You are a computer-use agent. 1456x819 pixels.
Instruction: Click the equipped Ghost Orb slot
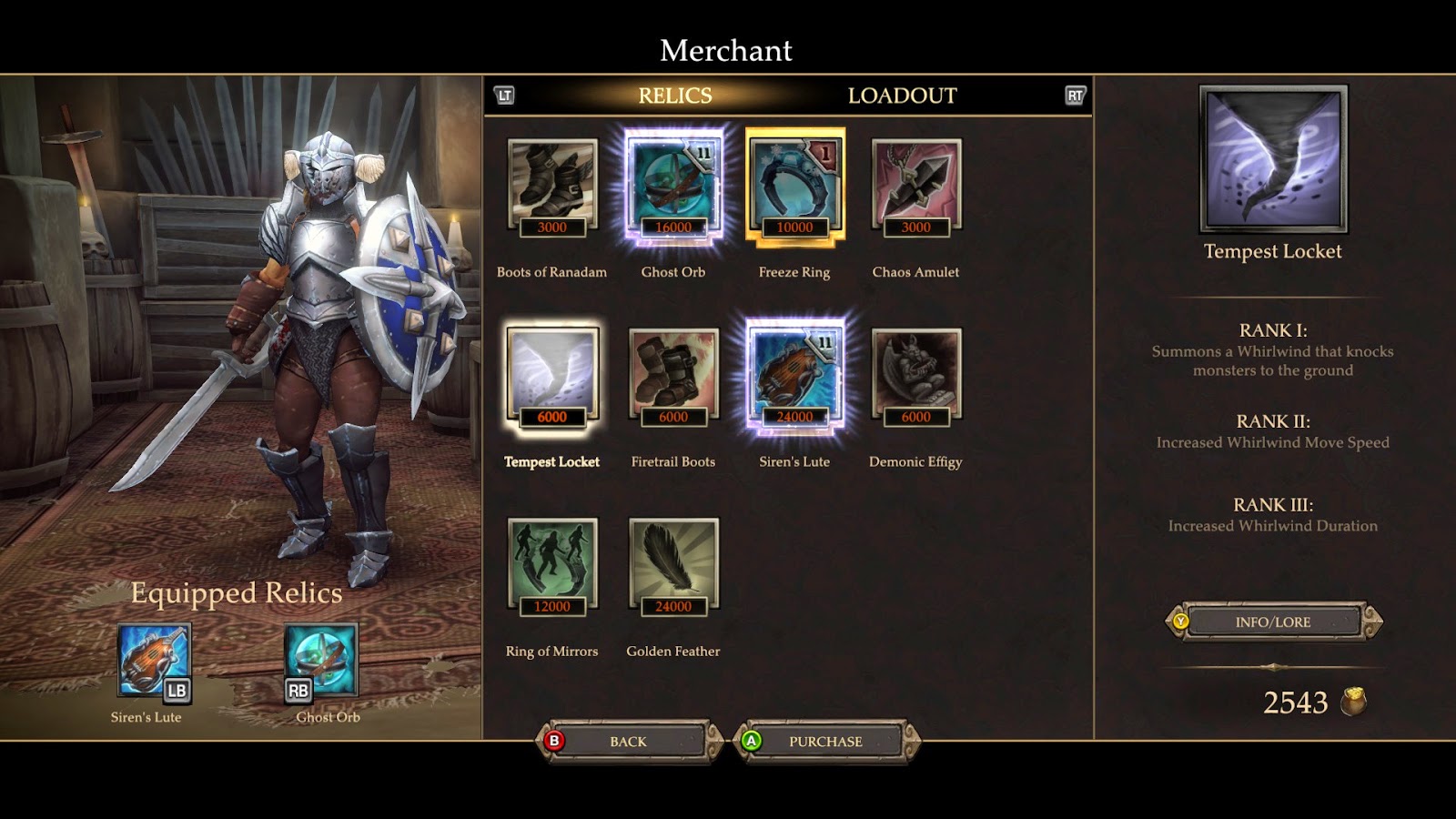click(321, 661)
